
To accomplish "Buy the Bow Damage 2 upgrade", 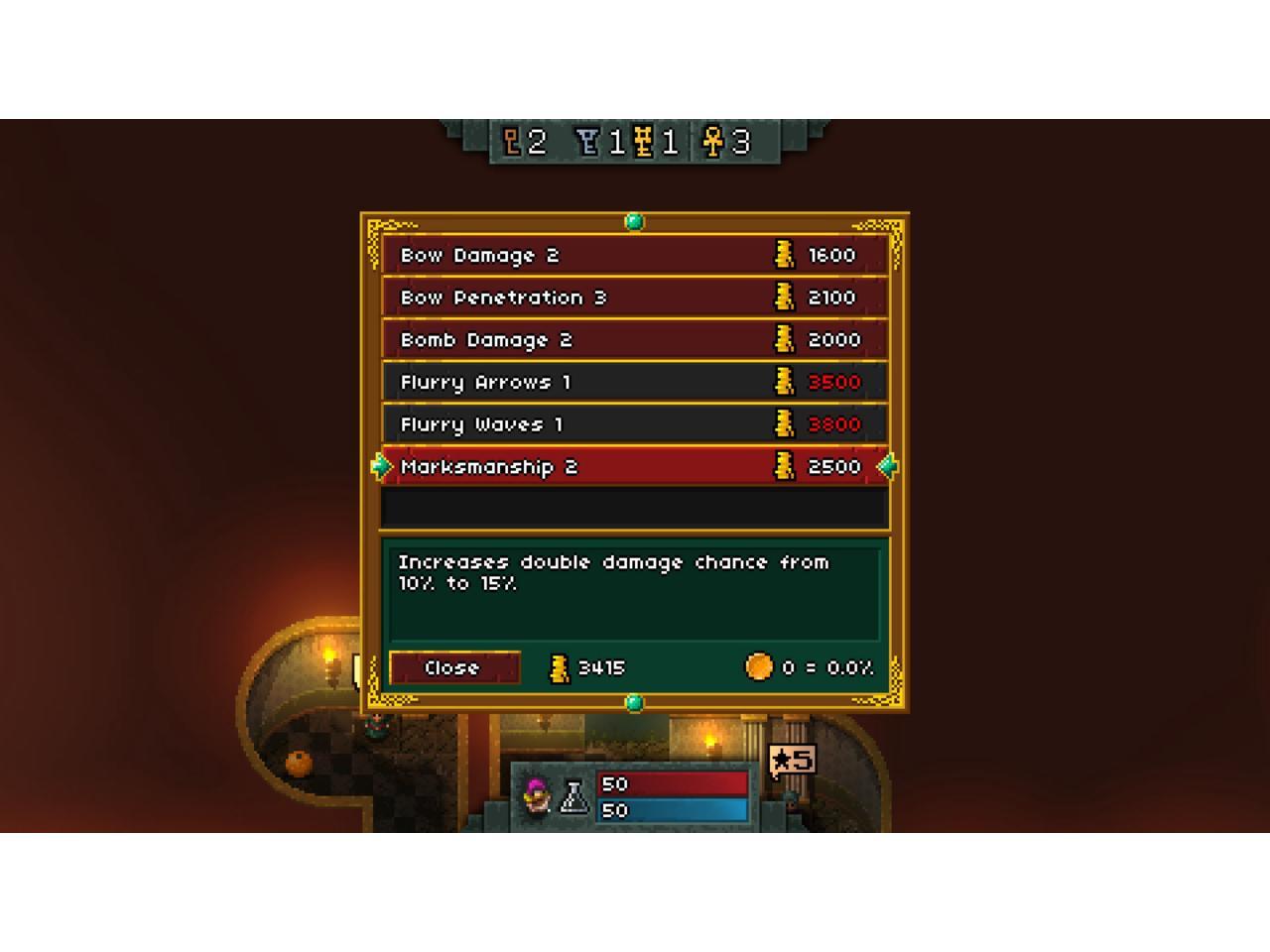I will click(634, 256).
